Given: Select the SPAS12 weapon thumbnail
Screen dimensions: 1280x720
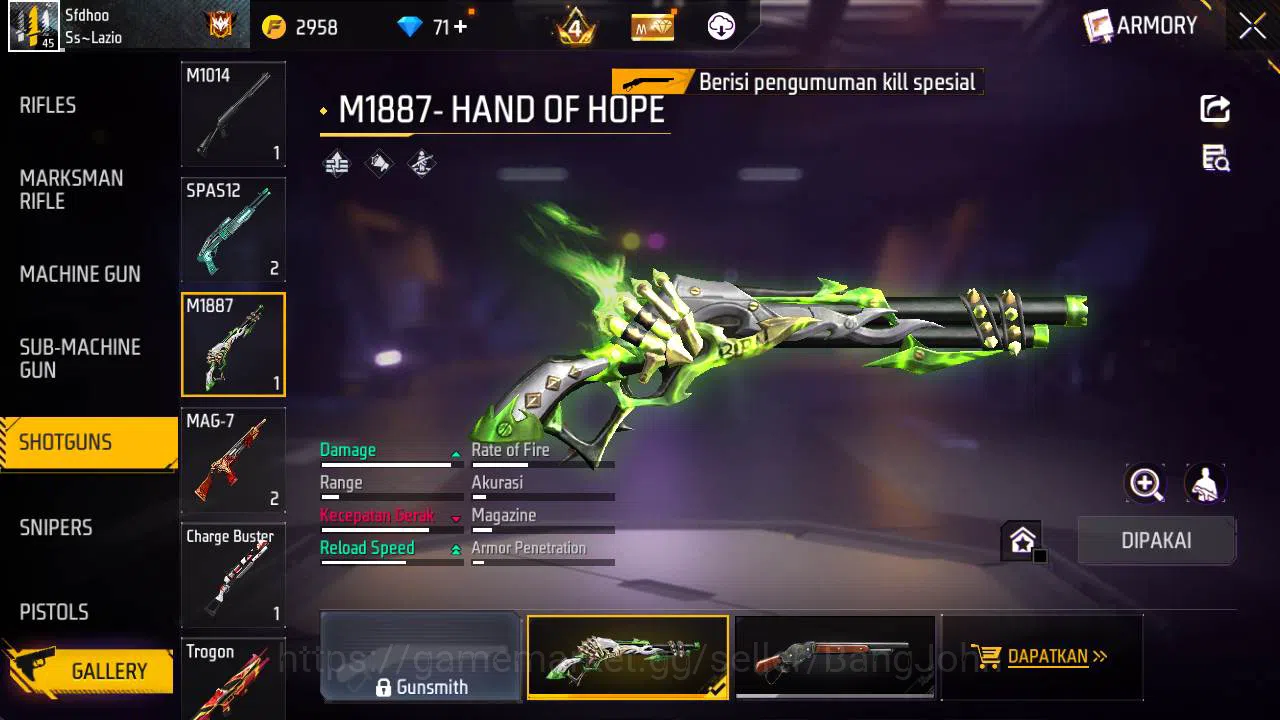Looking at the screenshot, I should [x=233, y=230].
